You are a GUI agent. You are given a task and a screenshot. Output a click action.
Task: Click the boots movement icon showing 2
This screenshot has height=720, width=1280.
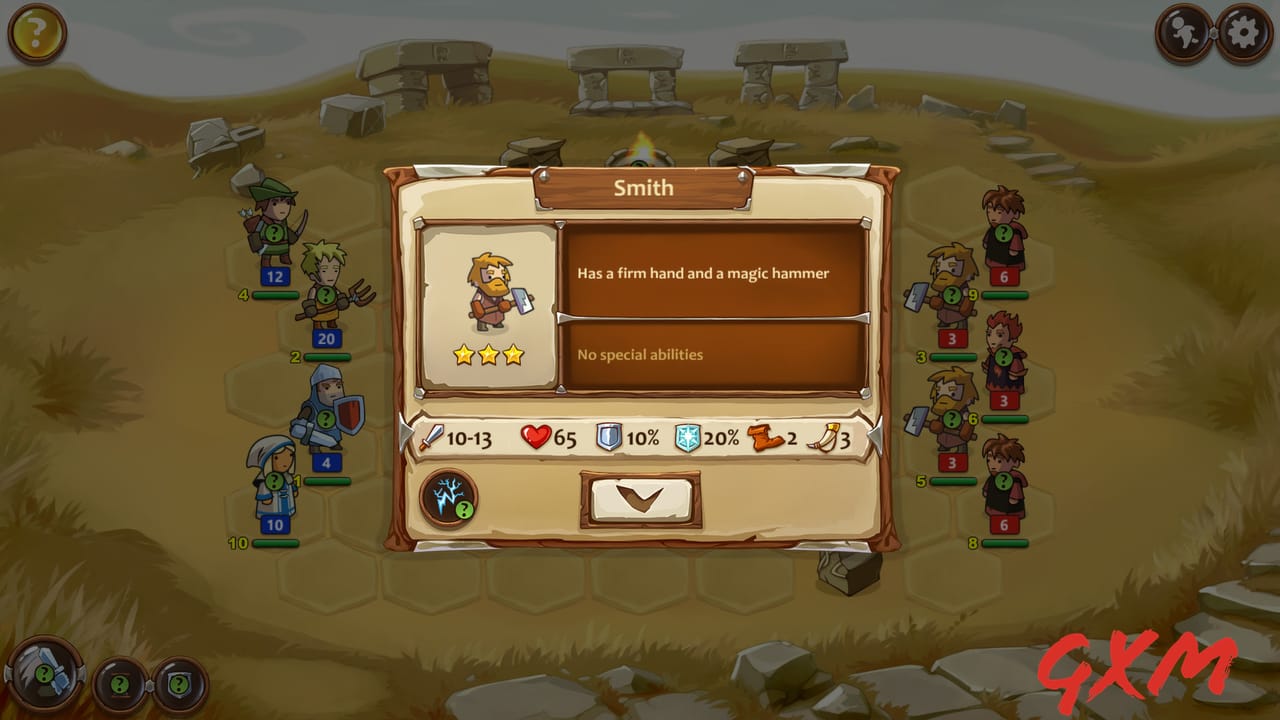[763, 438]
